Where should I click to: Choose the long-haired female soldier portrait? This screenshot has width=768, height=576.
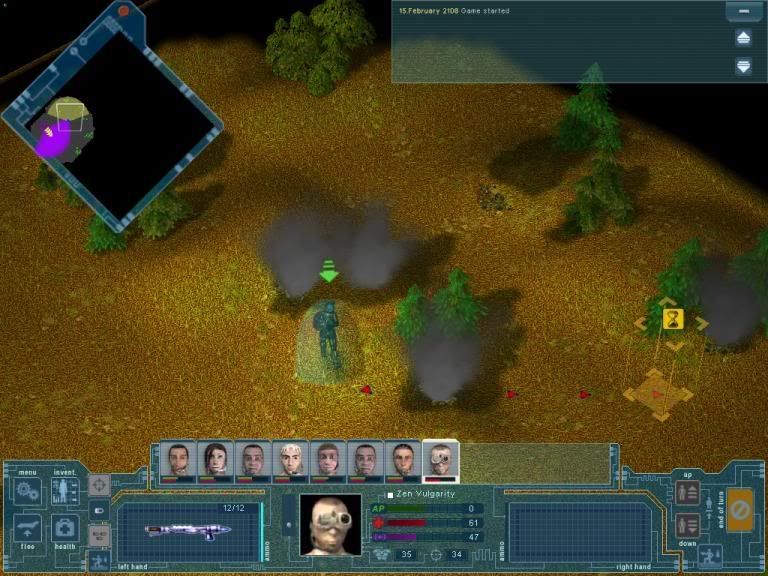[x=214, y=460]
